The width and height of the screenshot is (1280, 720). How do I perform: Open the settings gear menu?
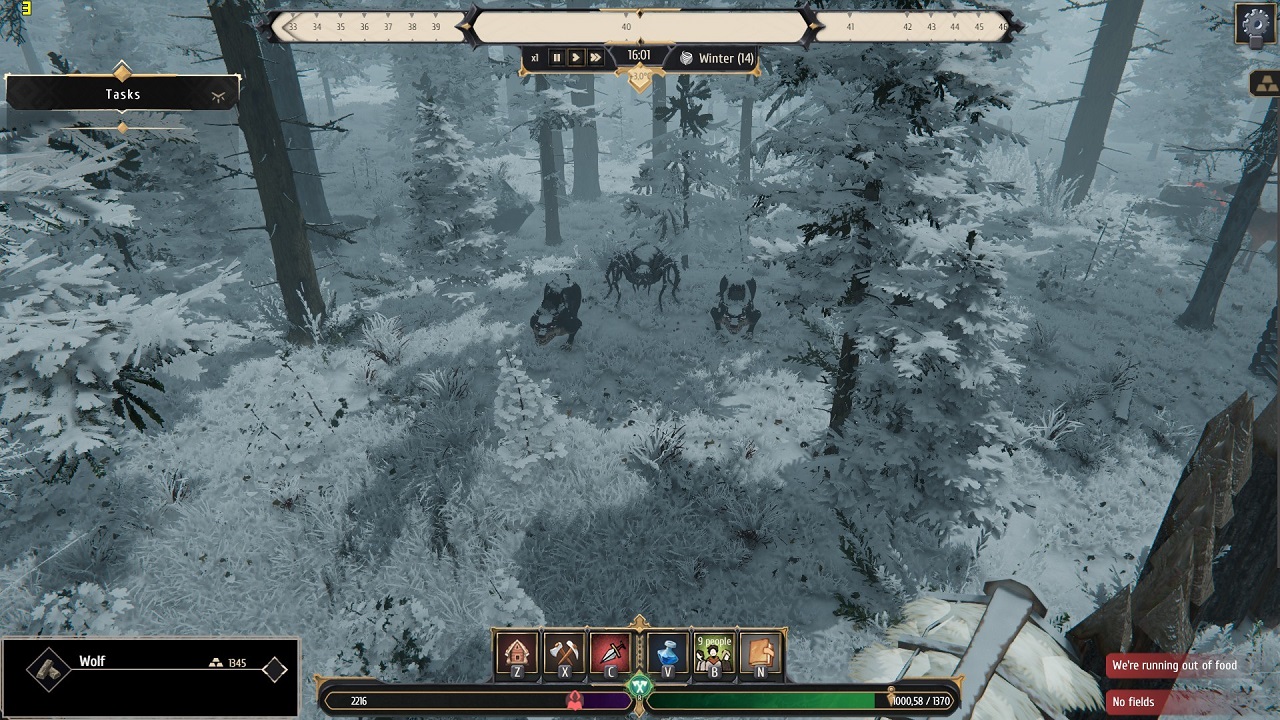[x=1256, y=23]
